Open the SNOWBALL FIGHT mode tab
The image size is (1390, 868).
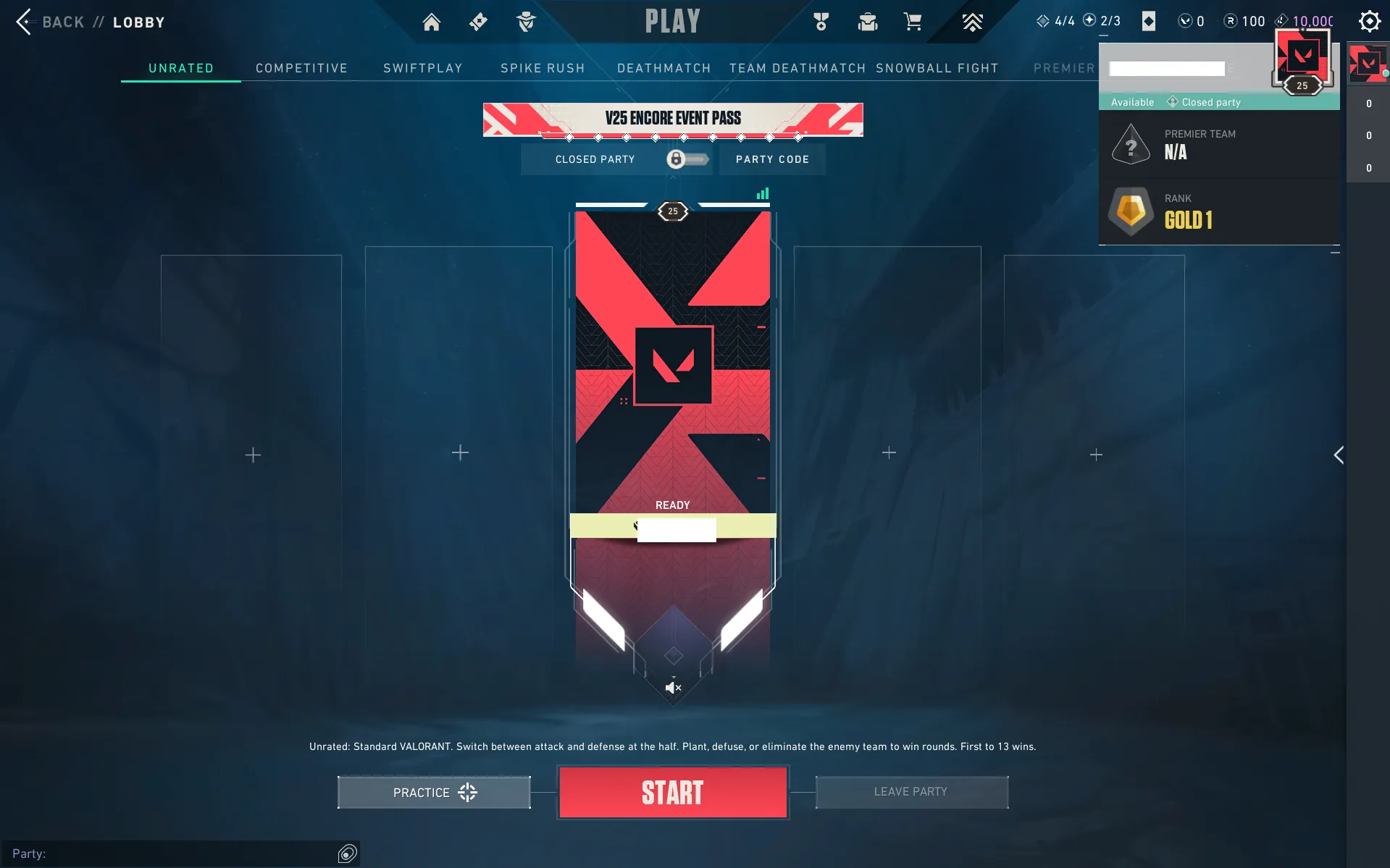[x=937, y=68]
